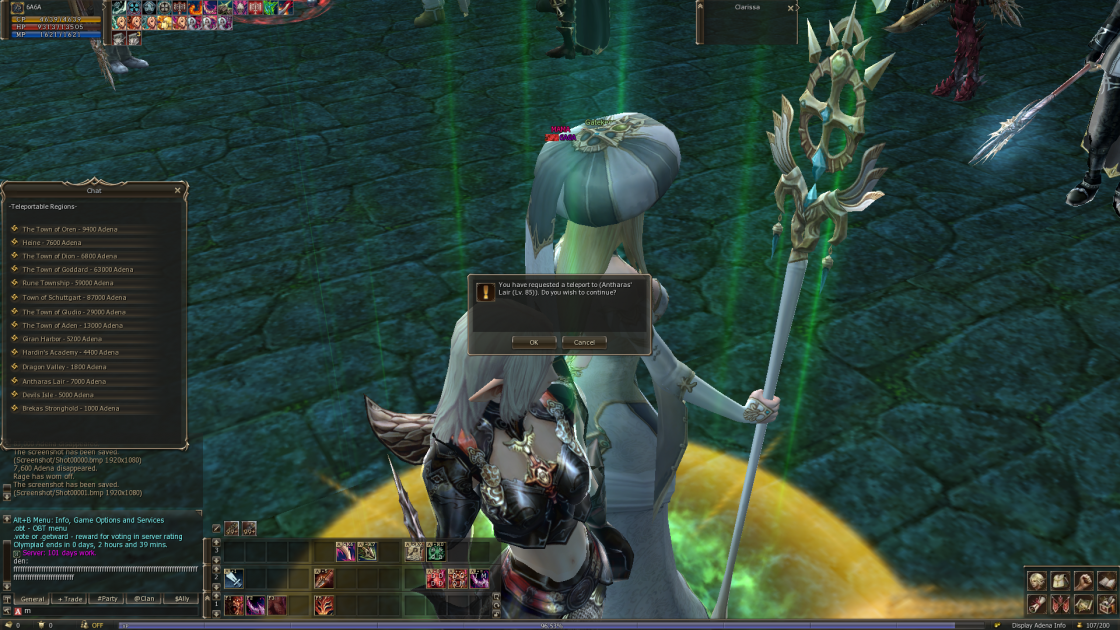
Task: Switch to the General chat tab
Action: pos(32,599)
